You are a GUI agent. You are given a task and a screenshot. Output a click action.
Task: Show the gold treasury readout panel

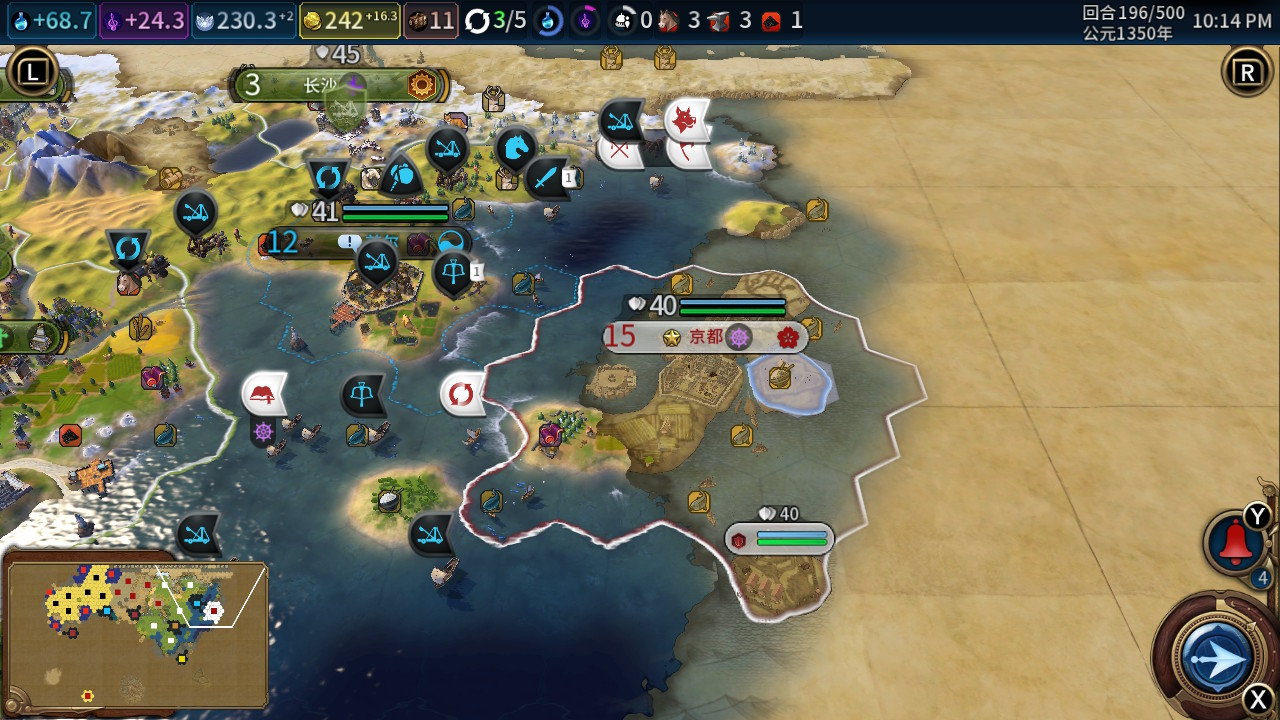click(350, 20)
